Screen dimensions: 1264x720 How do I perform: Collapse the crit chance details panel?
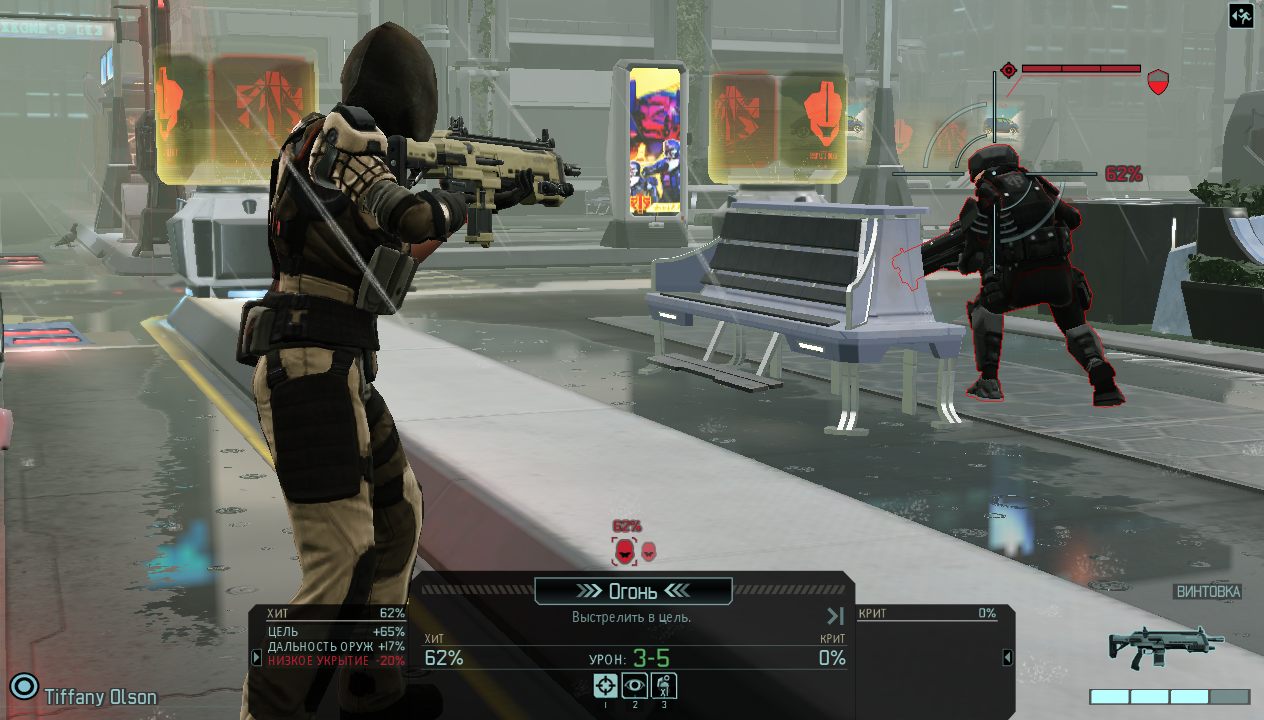point(1008,657)
